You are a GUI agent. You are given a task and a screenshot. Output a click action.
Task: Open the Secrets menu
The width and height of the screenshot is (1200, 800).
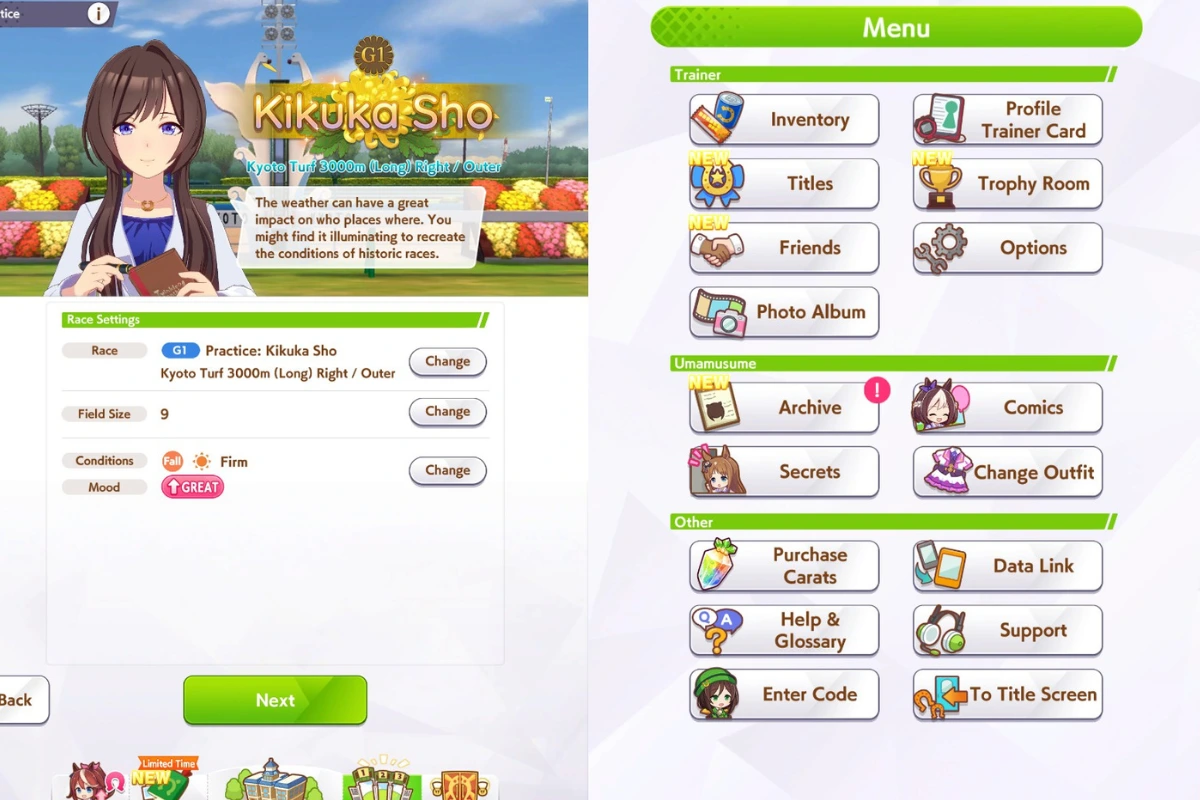(784, 472)
